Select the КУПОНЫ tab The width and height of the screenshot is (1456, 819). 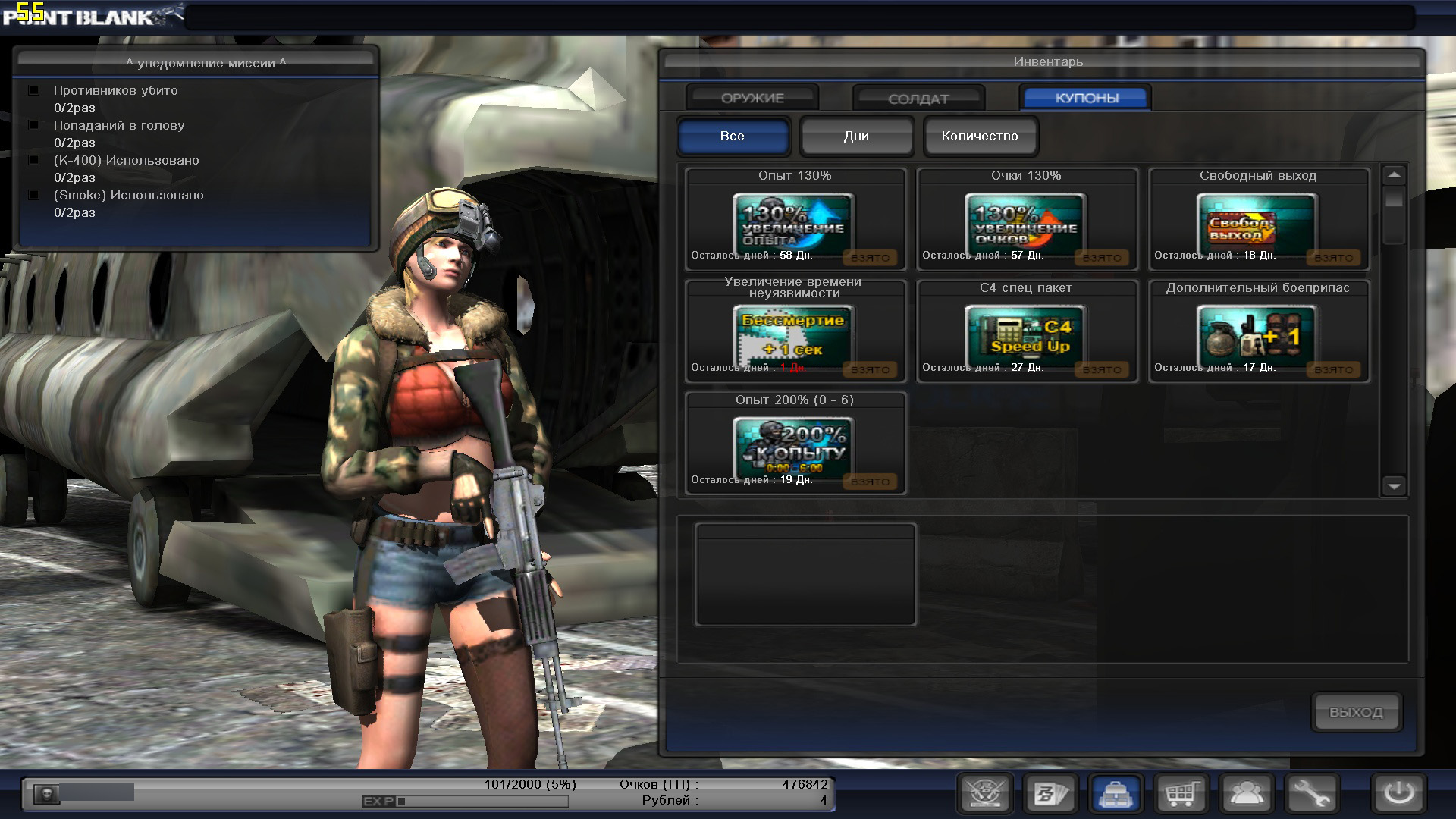(x=1086, y=98)
